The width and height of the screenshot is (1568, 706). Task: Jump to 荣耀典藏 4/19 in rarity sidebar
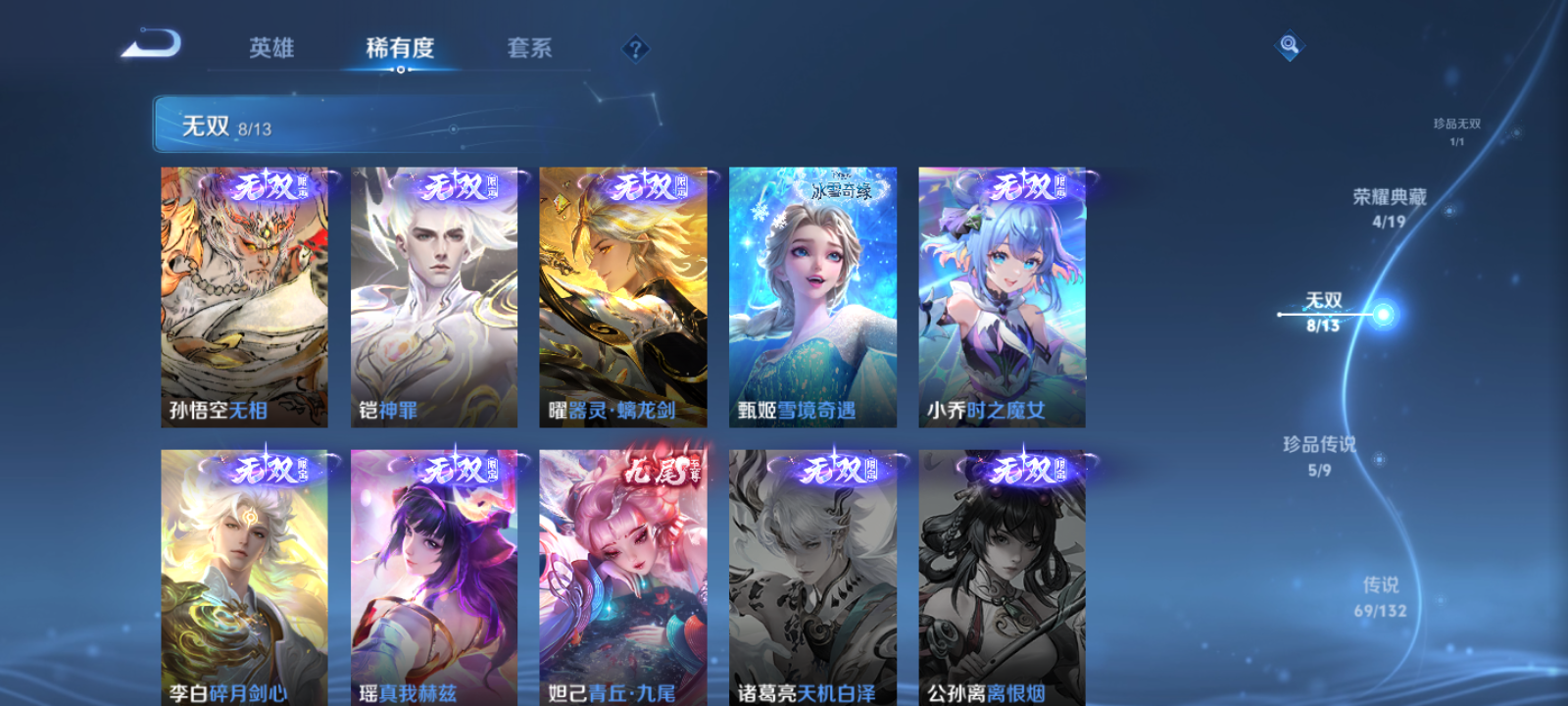click(1388, 208)
